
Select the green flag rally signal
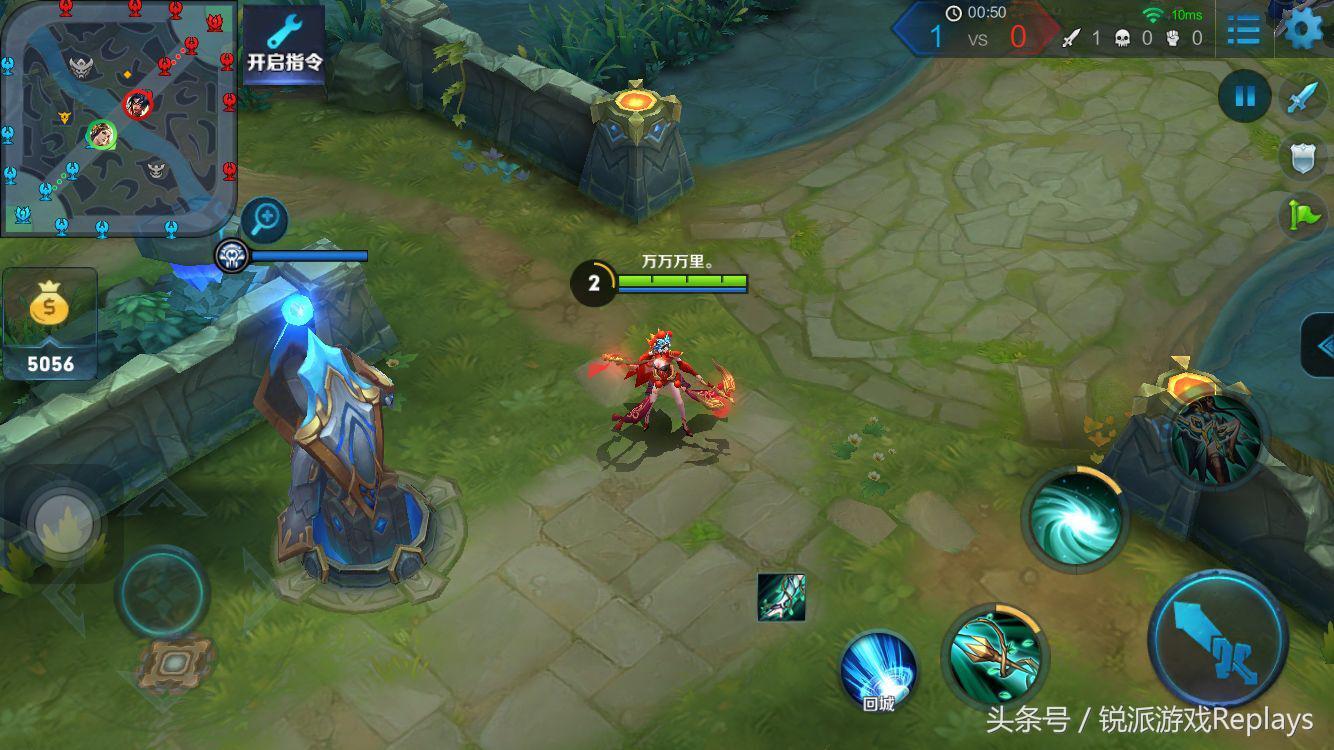(x=1304, y=214)
